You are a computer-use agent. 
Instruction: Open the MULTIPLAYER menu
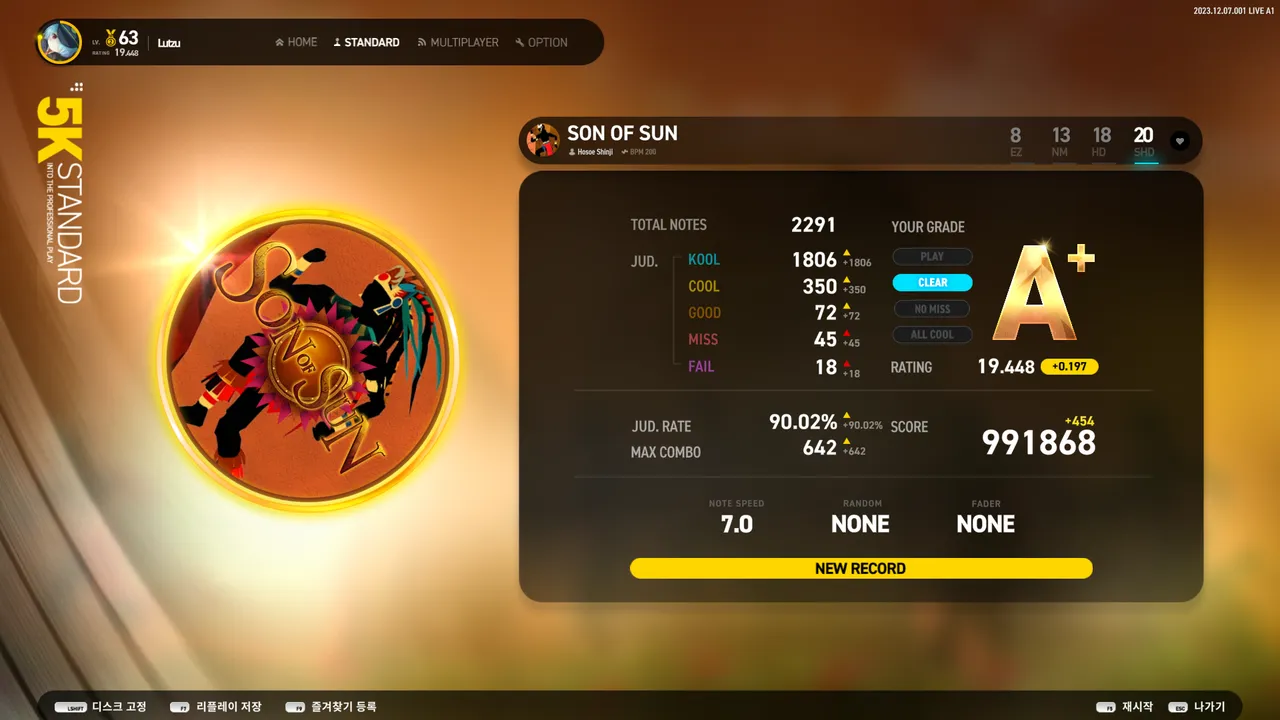click(458, 42)
